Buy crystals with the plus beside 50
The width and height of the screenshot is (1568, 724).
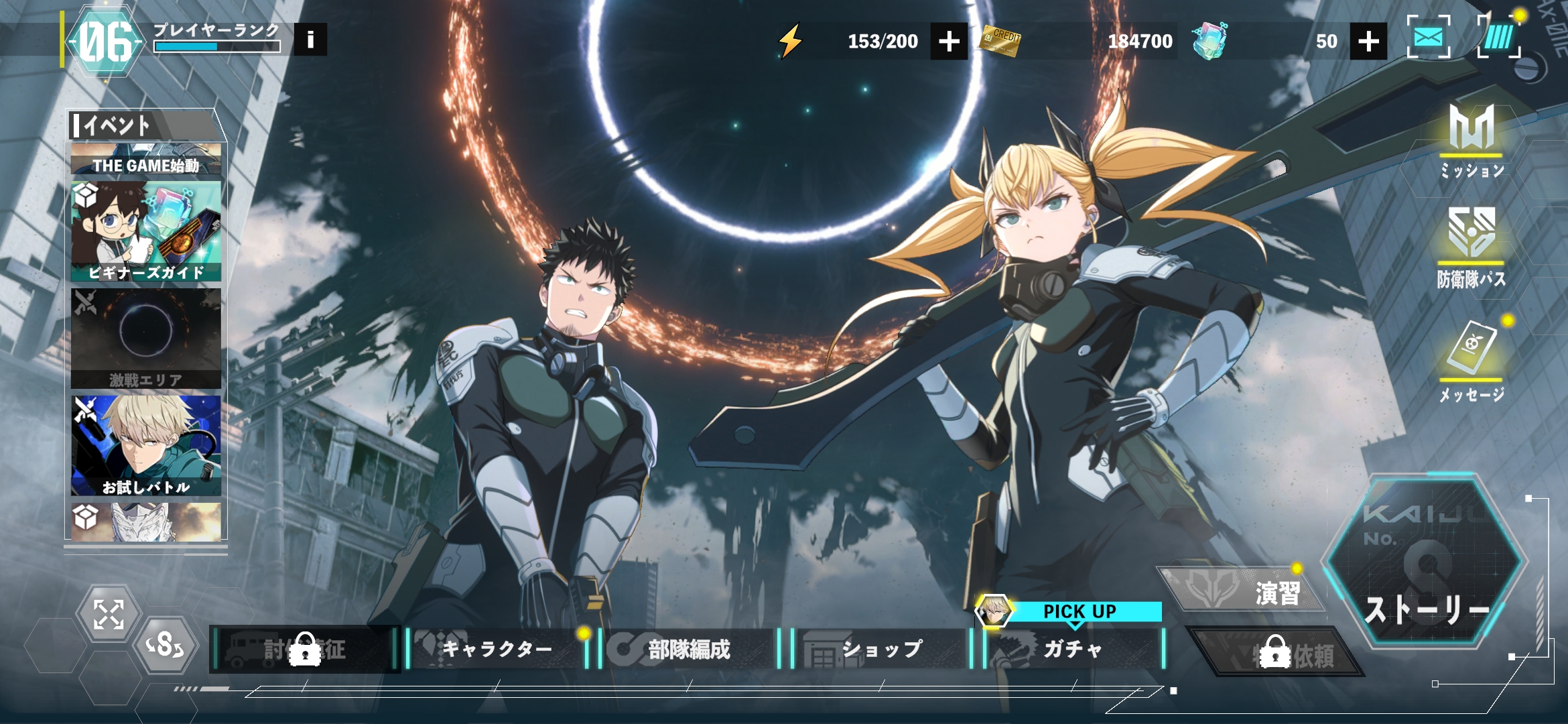coord(1368,42)
